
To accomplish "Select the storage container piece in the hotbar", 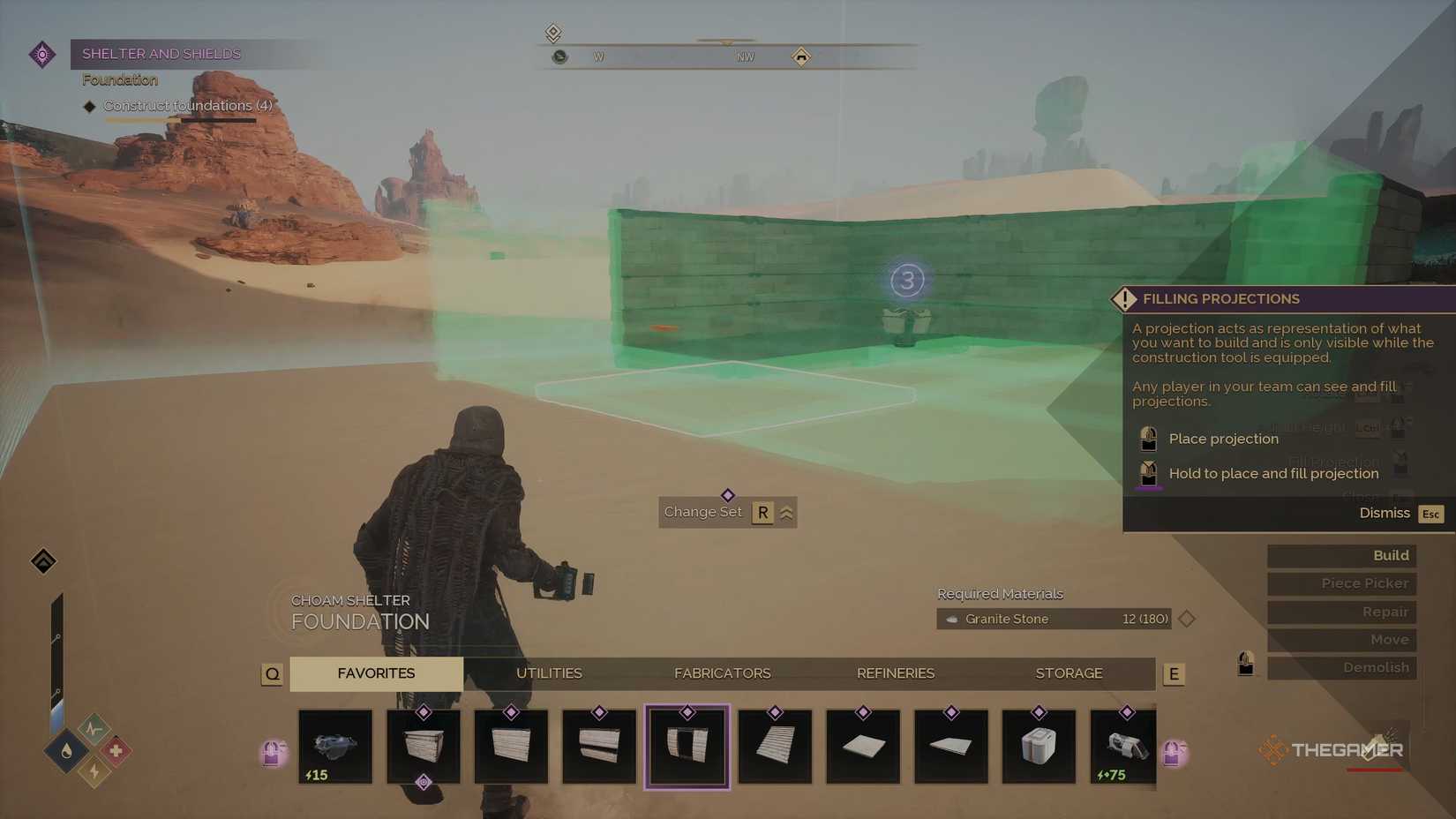I will pos(1039,746).
